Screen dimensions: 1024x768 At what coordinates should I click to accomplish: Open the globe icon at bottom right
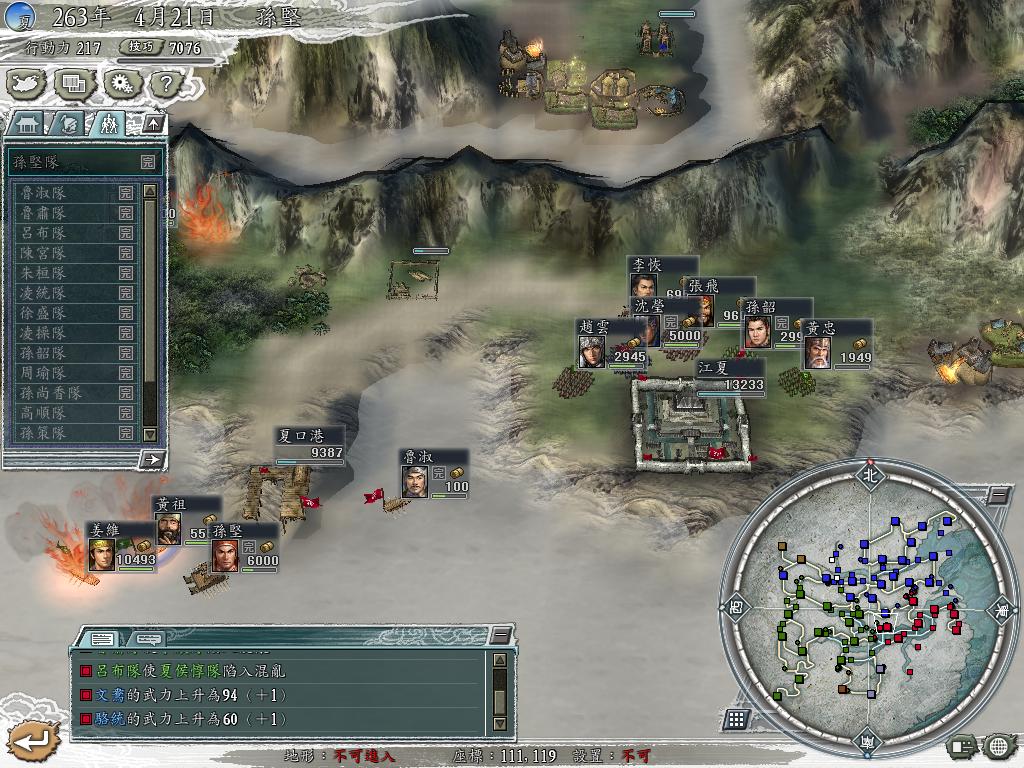[x=998, y=745]
